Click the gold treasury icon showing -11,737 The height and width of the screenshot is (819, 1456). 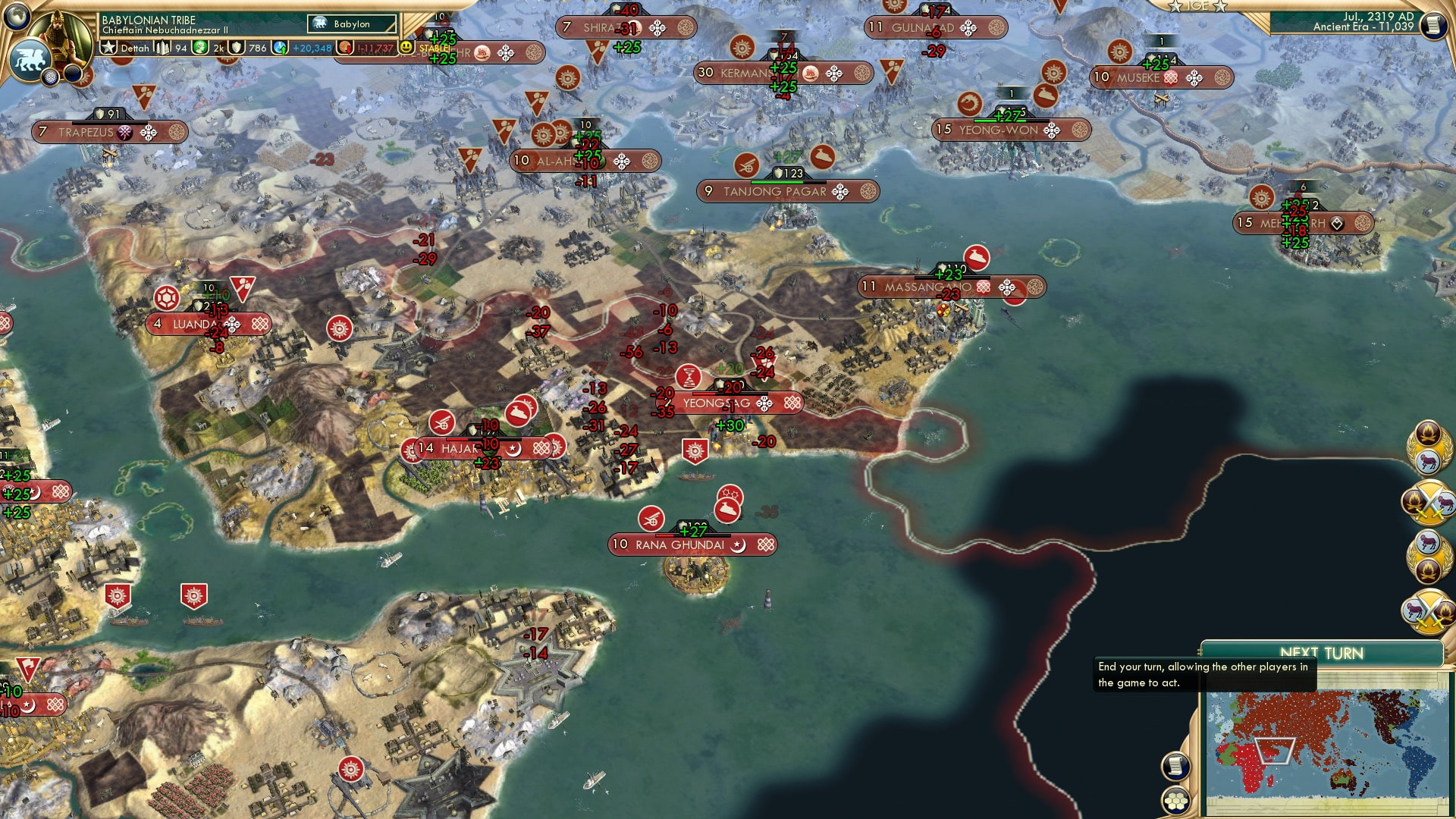coord(345,49)
